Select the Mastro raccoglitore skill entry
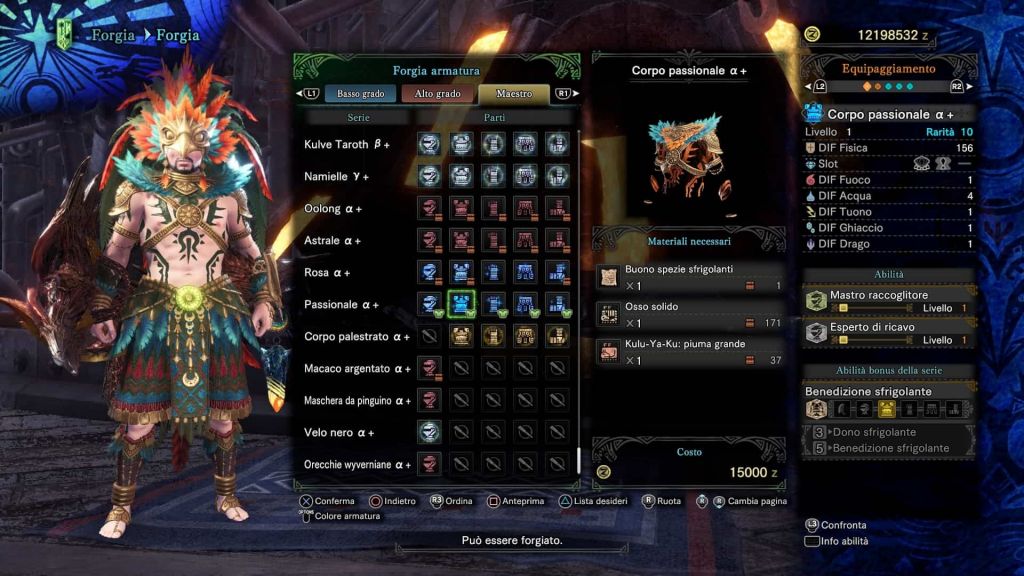 tap(889, 302)
